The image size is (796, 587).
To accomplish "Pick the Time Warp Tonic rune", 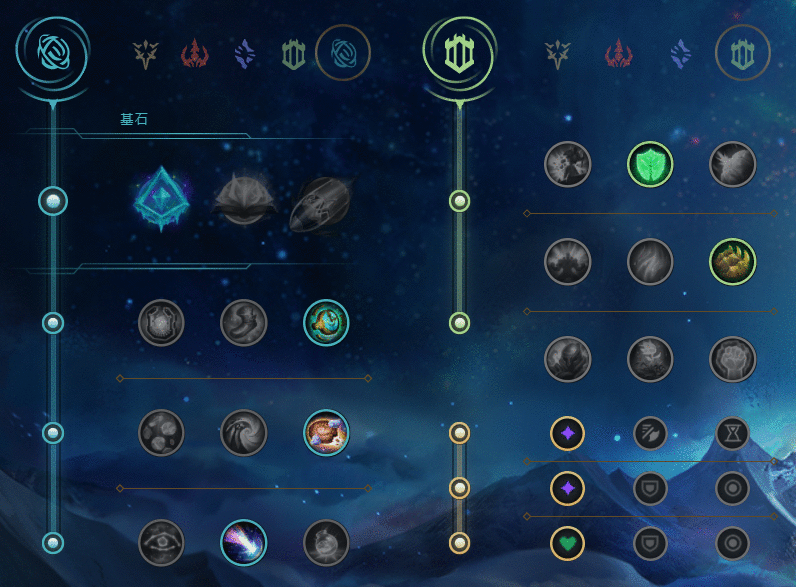I will 326,542.
